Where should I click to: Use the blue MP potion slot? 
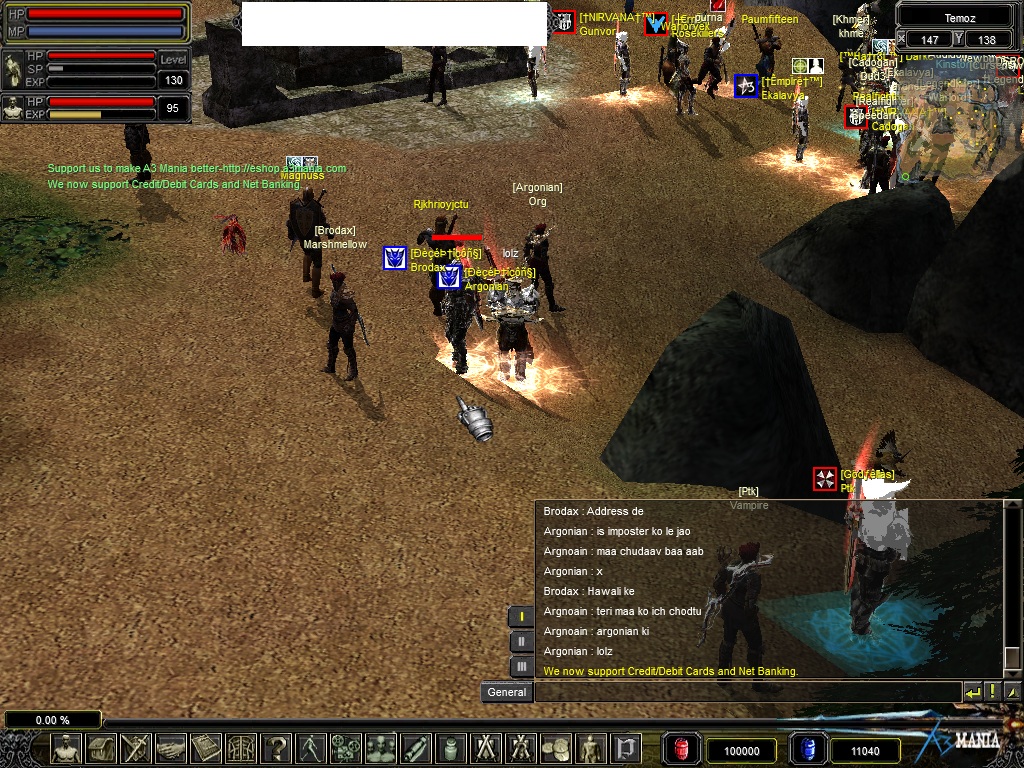click(x=808, y=749)
